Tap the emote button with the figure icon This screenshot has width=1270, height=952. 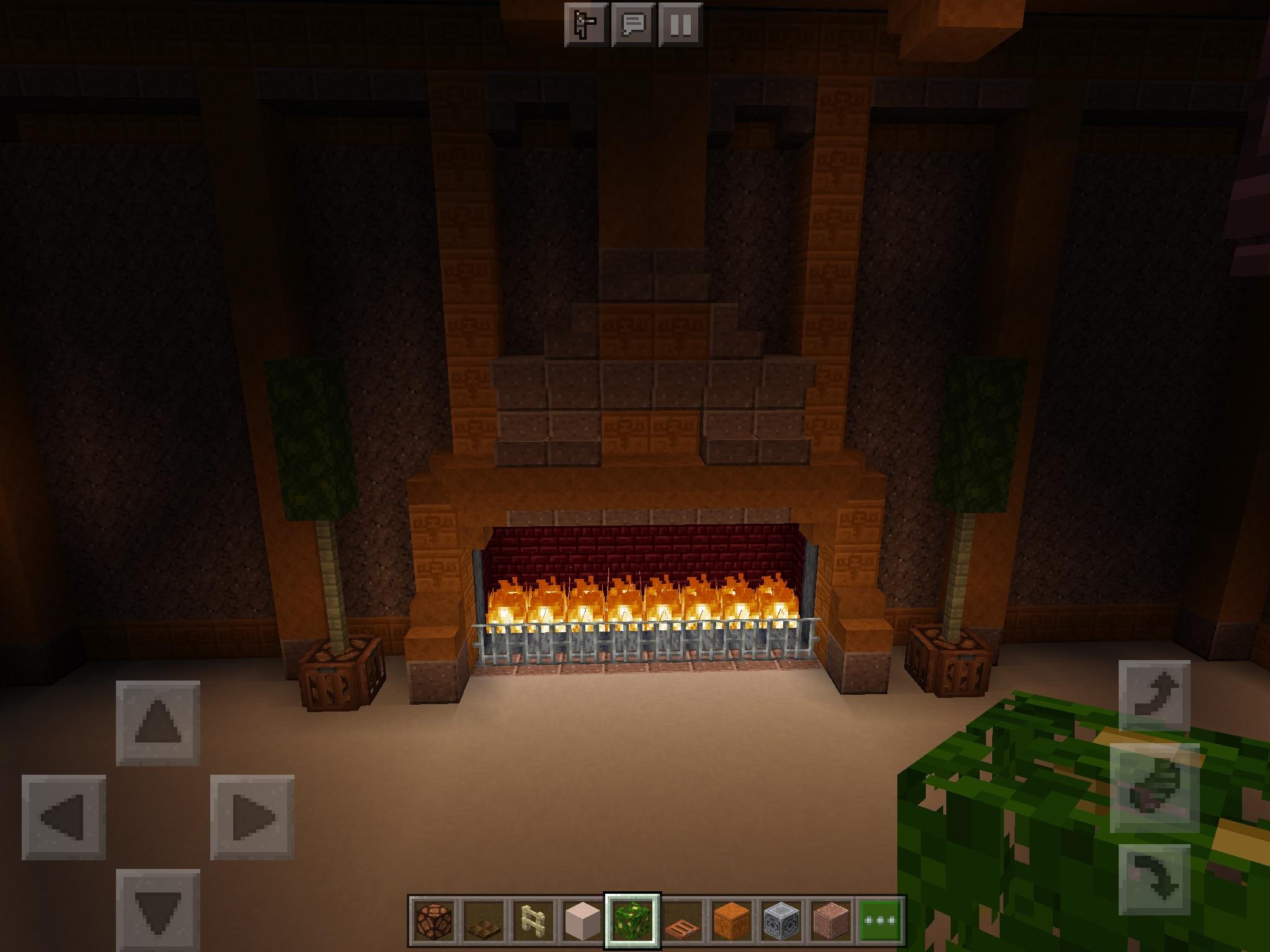coord(585,25)
